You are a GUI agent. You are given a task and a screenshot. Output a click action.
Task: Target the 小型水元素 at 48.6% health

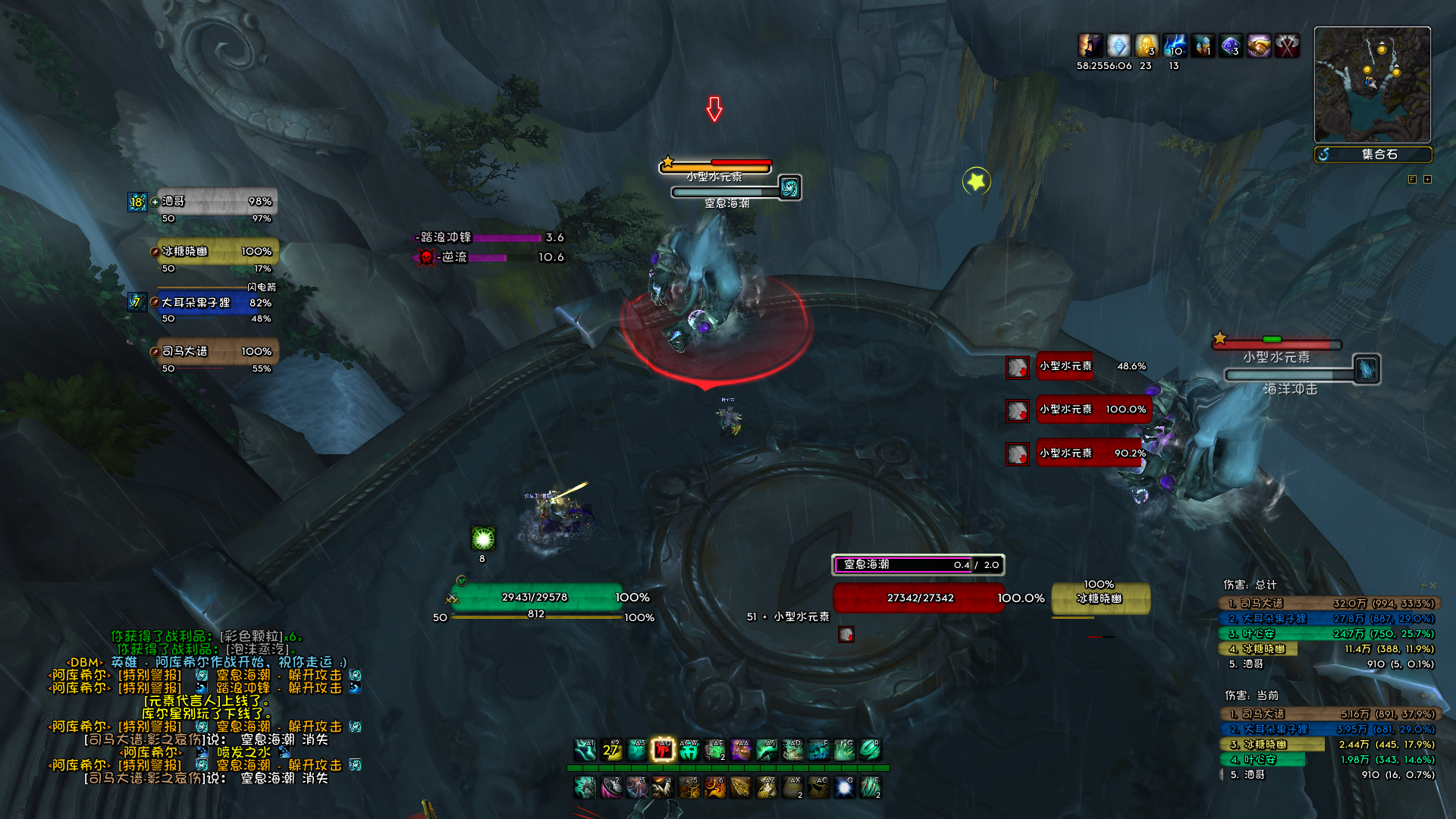pos(1092,366)
